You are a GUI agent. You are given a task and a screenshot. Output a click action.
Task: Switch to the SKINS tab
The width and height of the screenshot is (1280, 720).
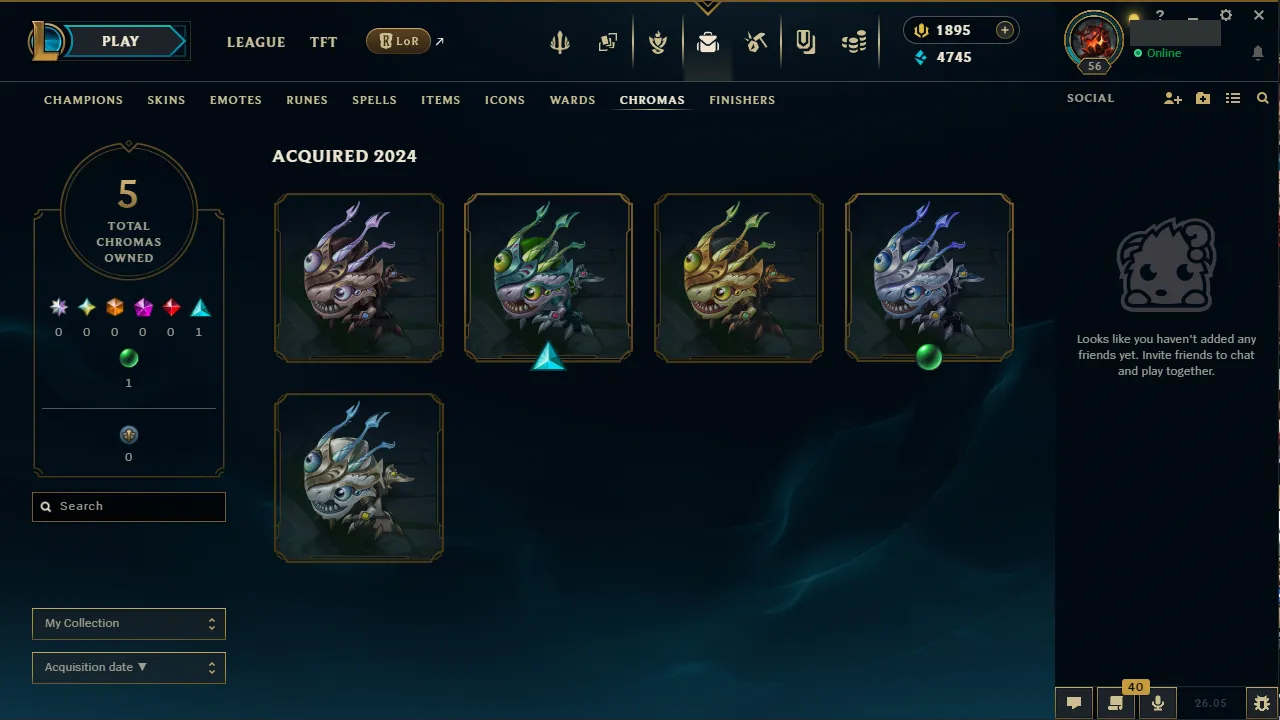[166, 100]
